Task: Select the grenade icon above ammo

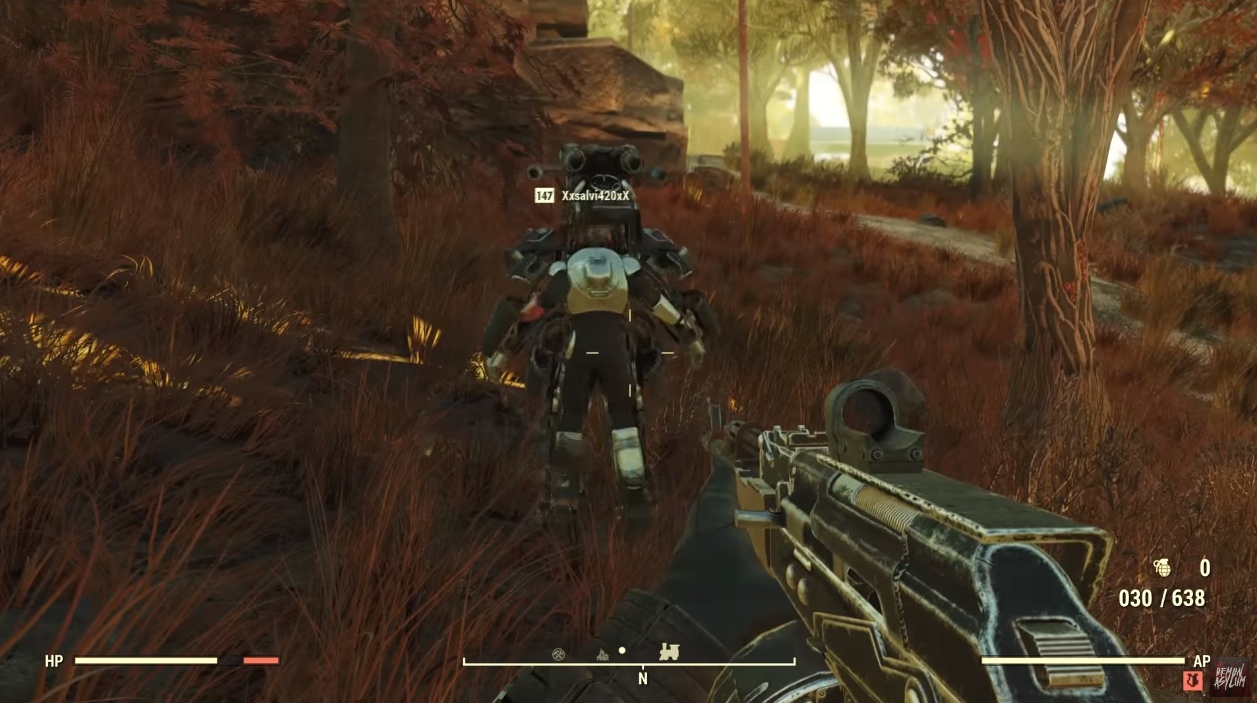Action: 1162,568
